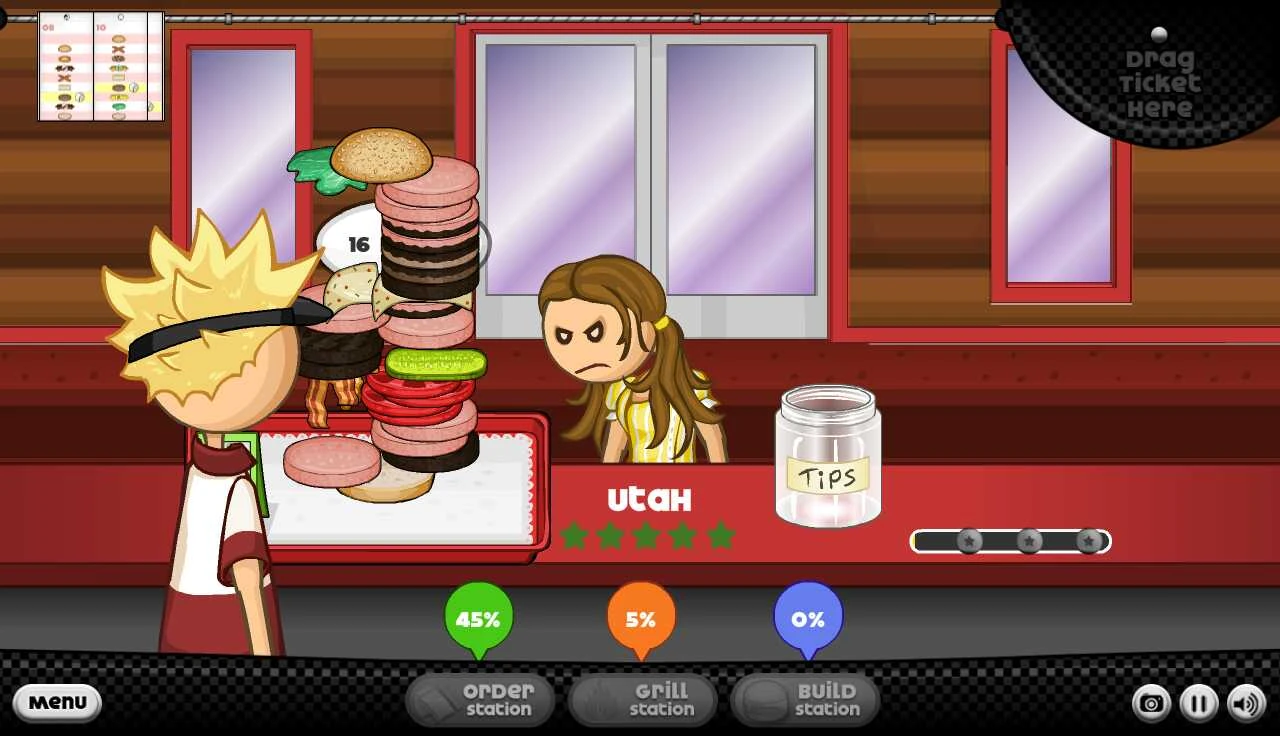Click the Tips jar
The height and width of the screenshot is (736, 1280).
(x=827, y=460)
